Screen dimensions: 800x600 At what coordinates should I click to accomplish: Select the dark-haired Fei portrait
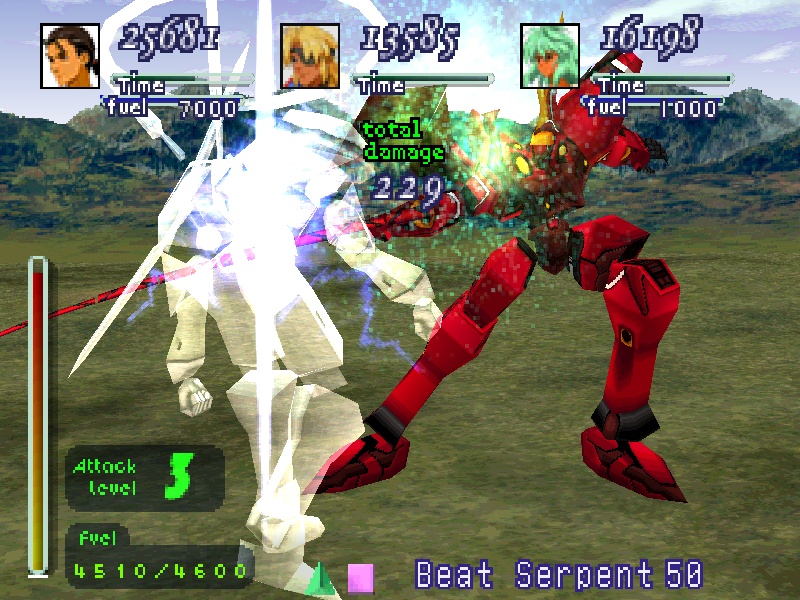[x=70, y=56]
